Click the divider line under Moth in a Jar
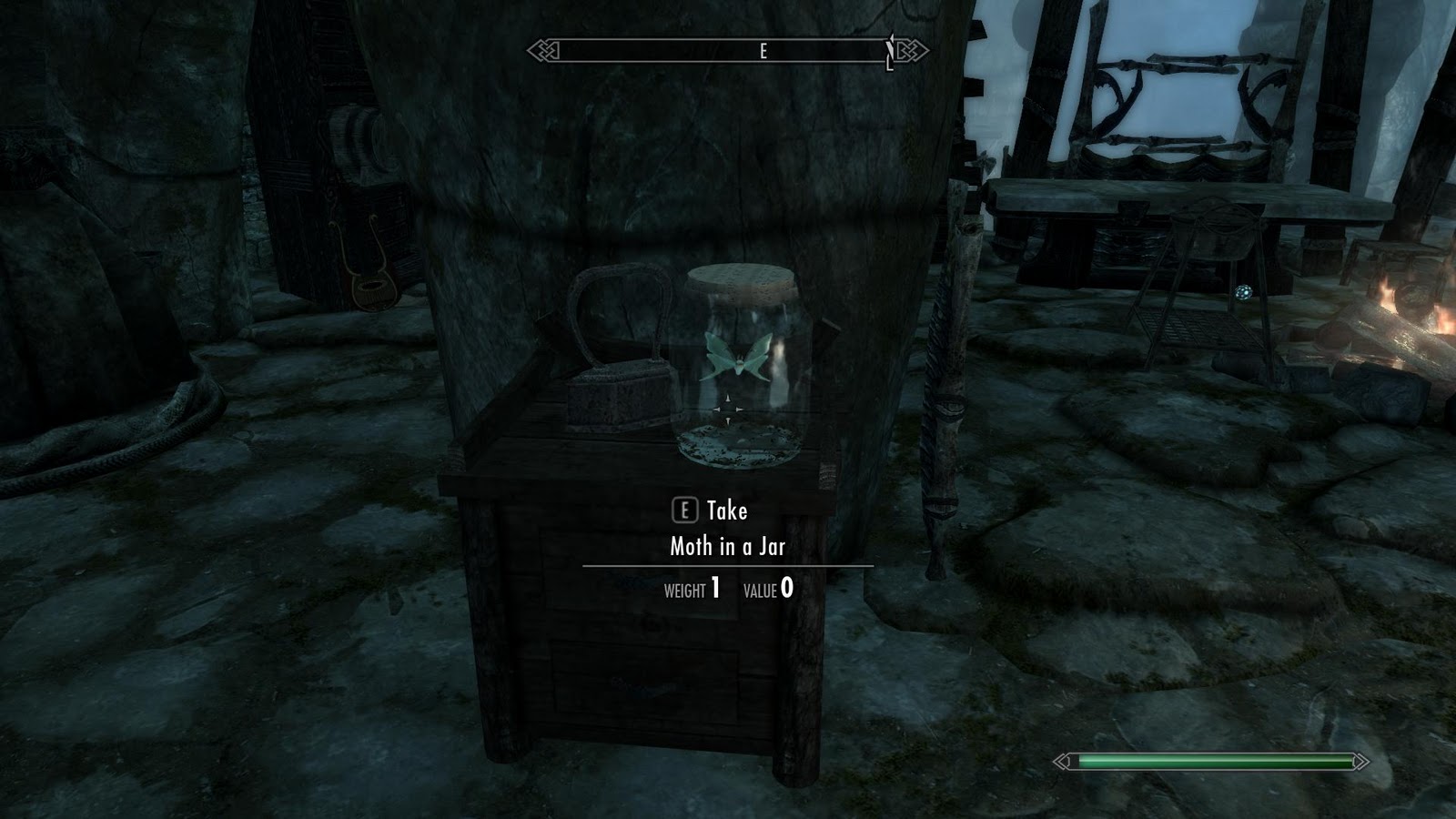Viewport: 1456px width, 819px height. pos(728,567)
